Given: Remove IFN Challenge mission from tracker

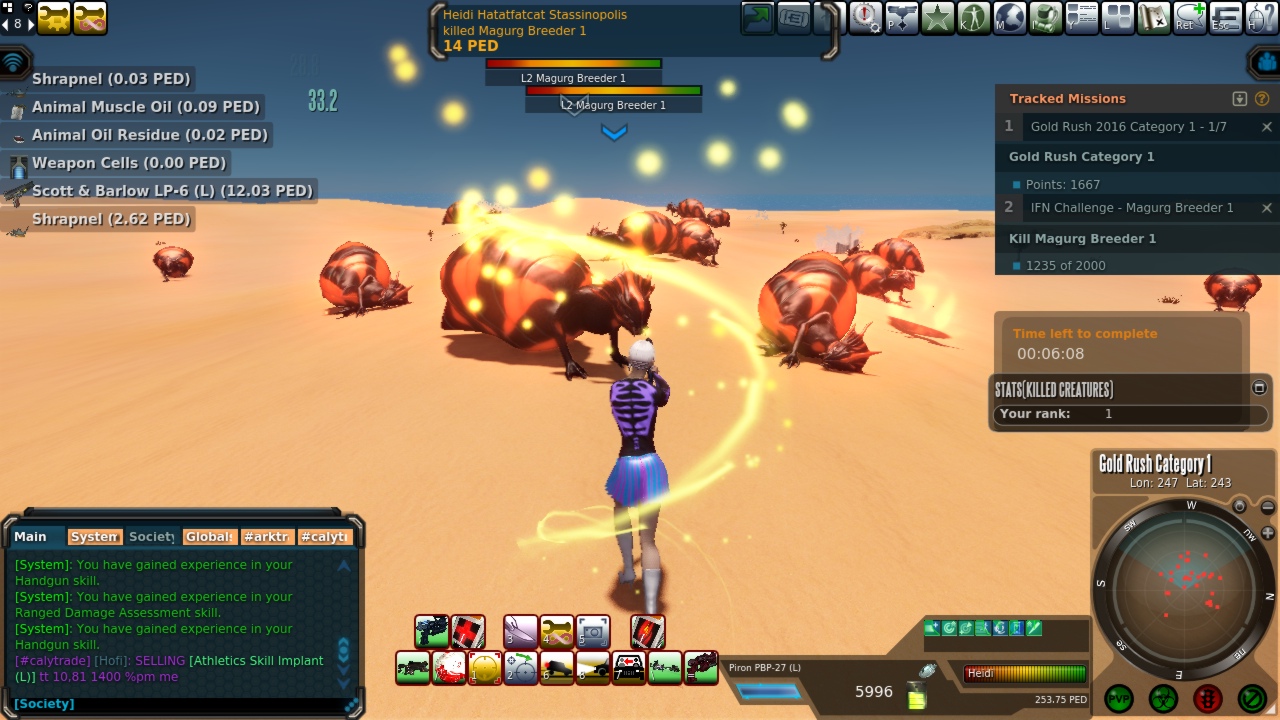Looking at the screenshot, I should tap(1266, 208).
